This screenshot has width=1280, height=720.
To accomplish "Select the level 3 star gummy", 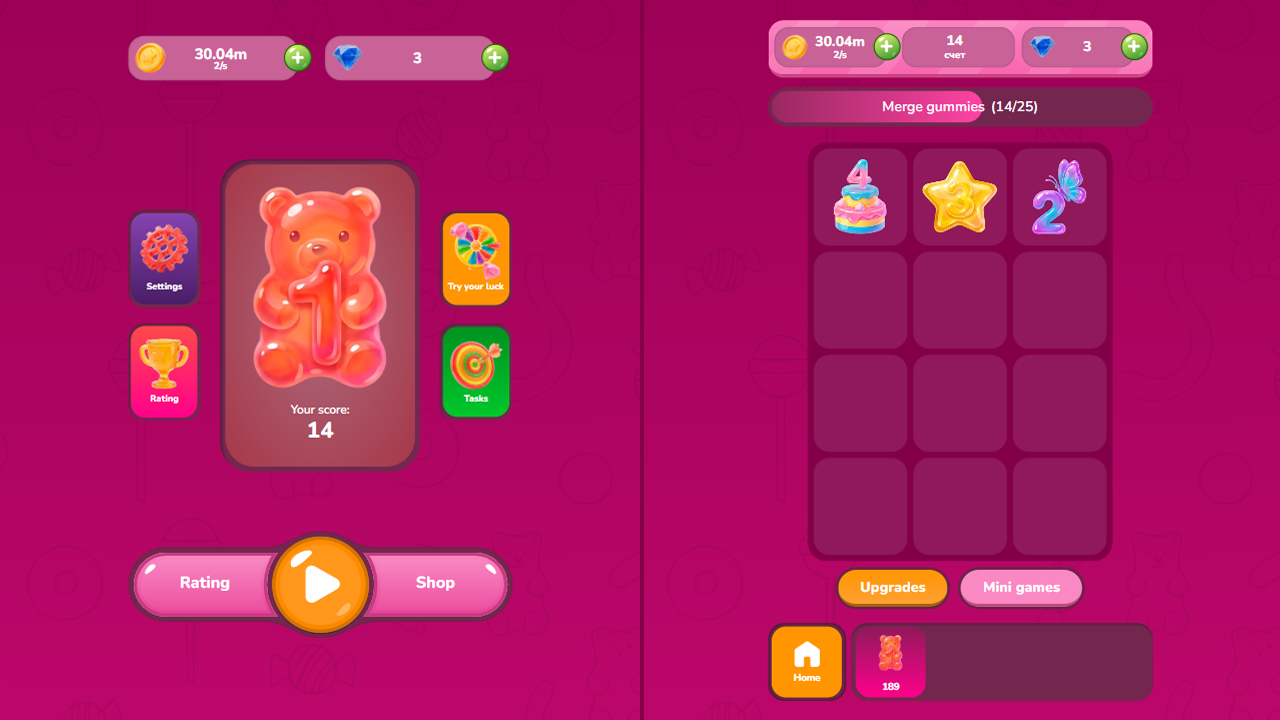I will coord(959,196).
